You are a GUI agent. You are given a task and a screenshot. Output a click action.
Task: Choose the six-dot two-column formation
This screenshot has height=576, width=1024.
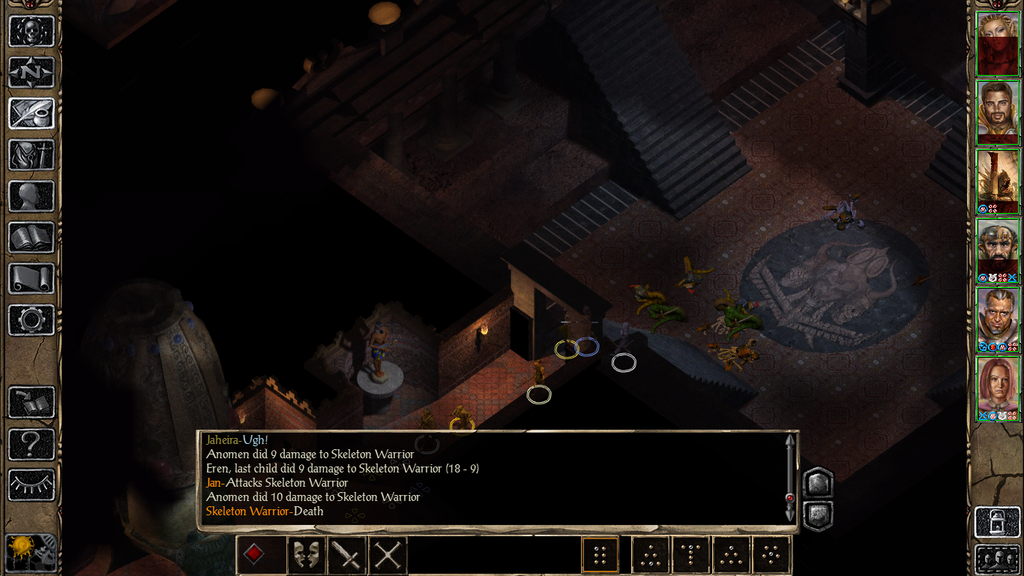tap(600, 554)
